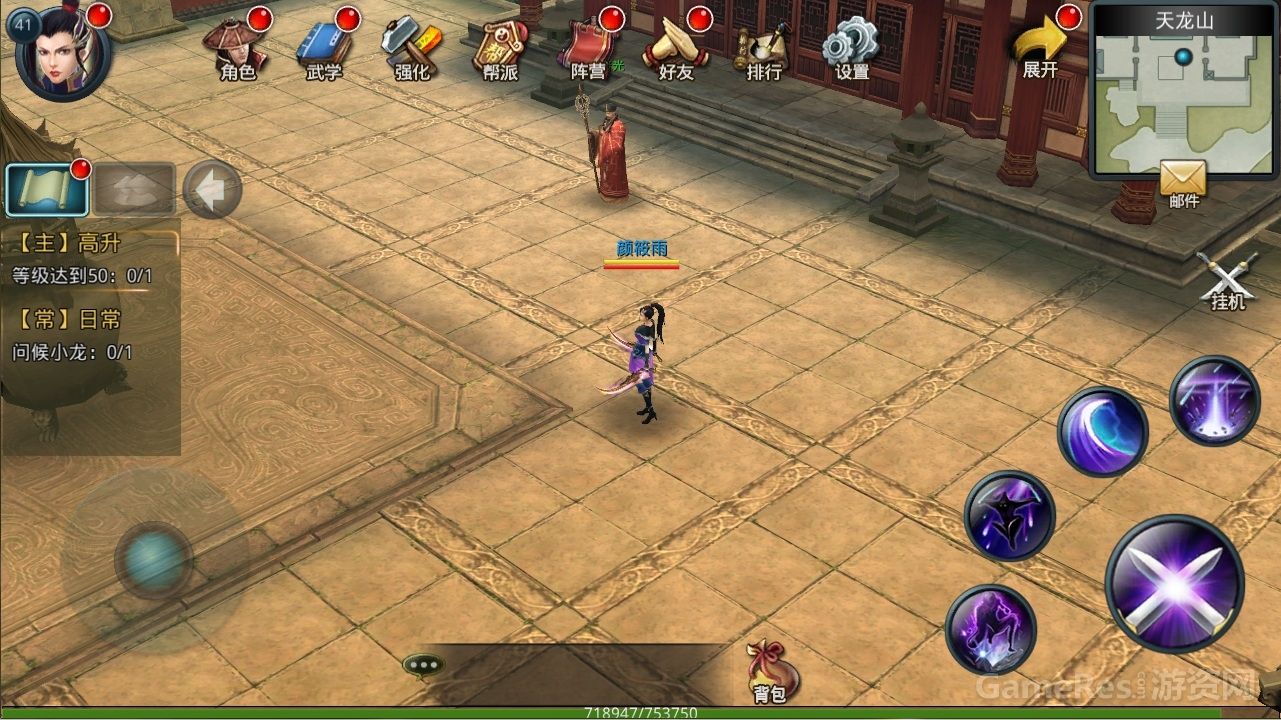Viewport: 1281px width, 720px height.
Task: Open the 帮派 guild menu
Action: pos(498,48)
